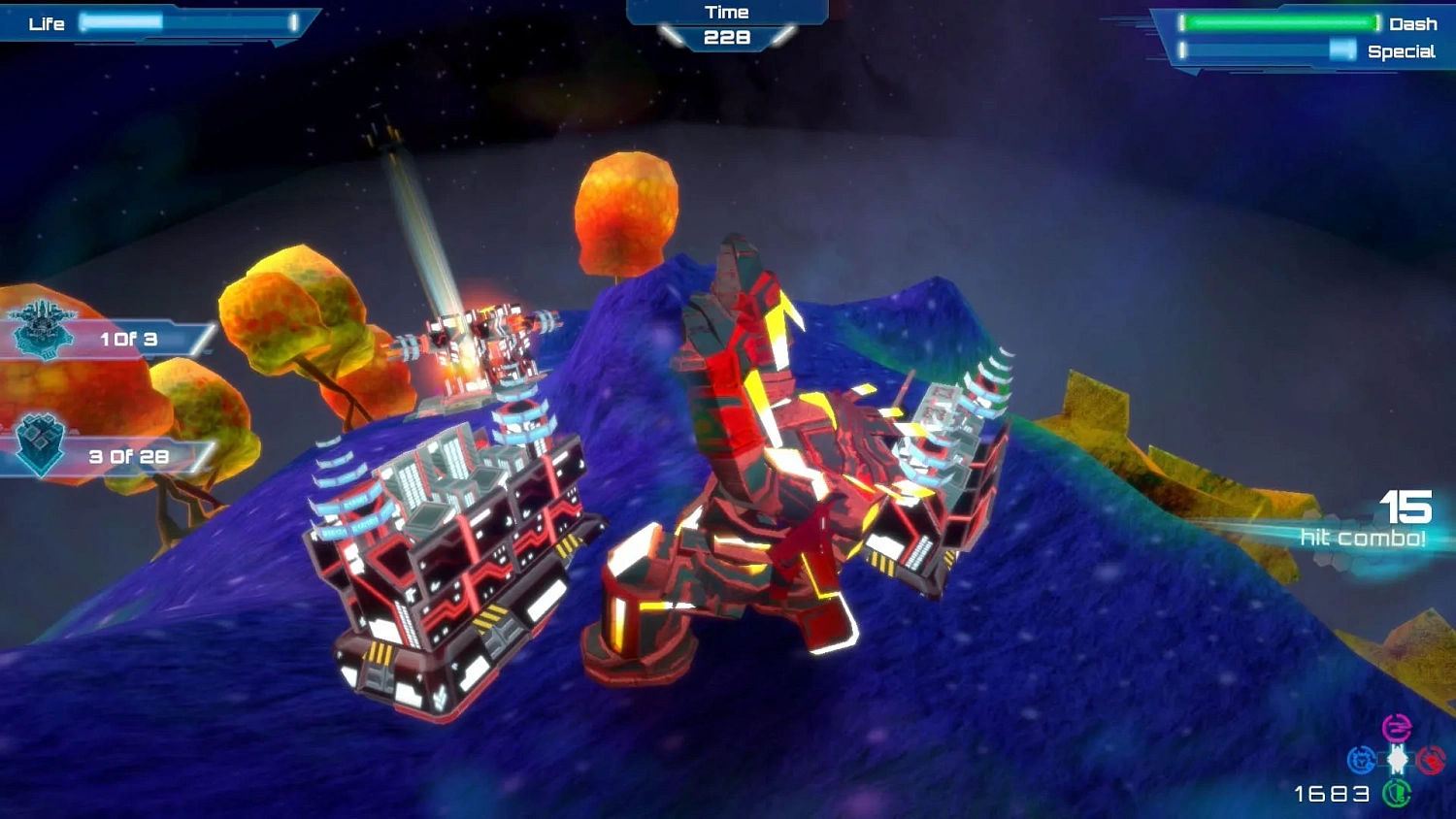
Task: Select the magenta dash ability icon
Action: [1397, 727]
